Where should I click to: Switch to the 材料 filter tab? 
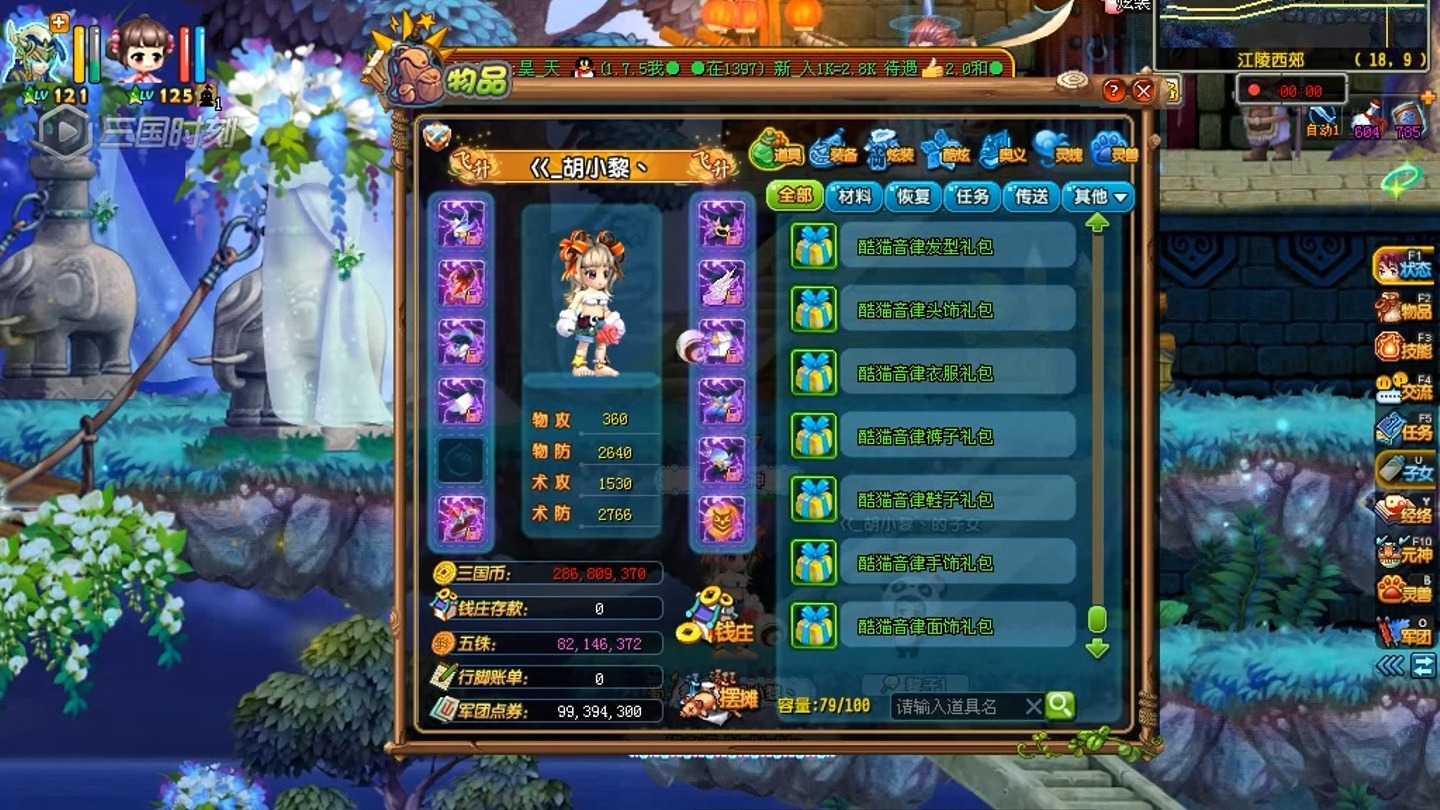854,196
